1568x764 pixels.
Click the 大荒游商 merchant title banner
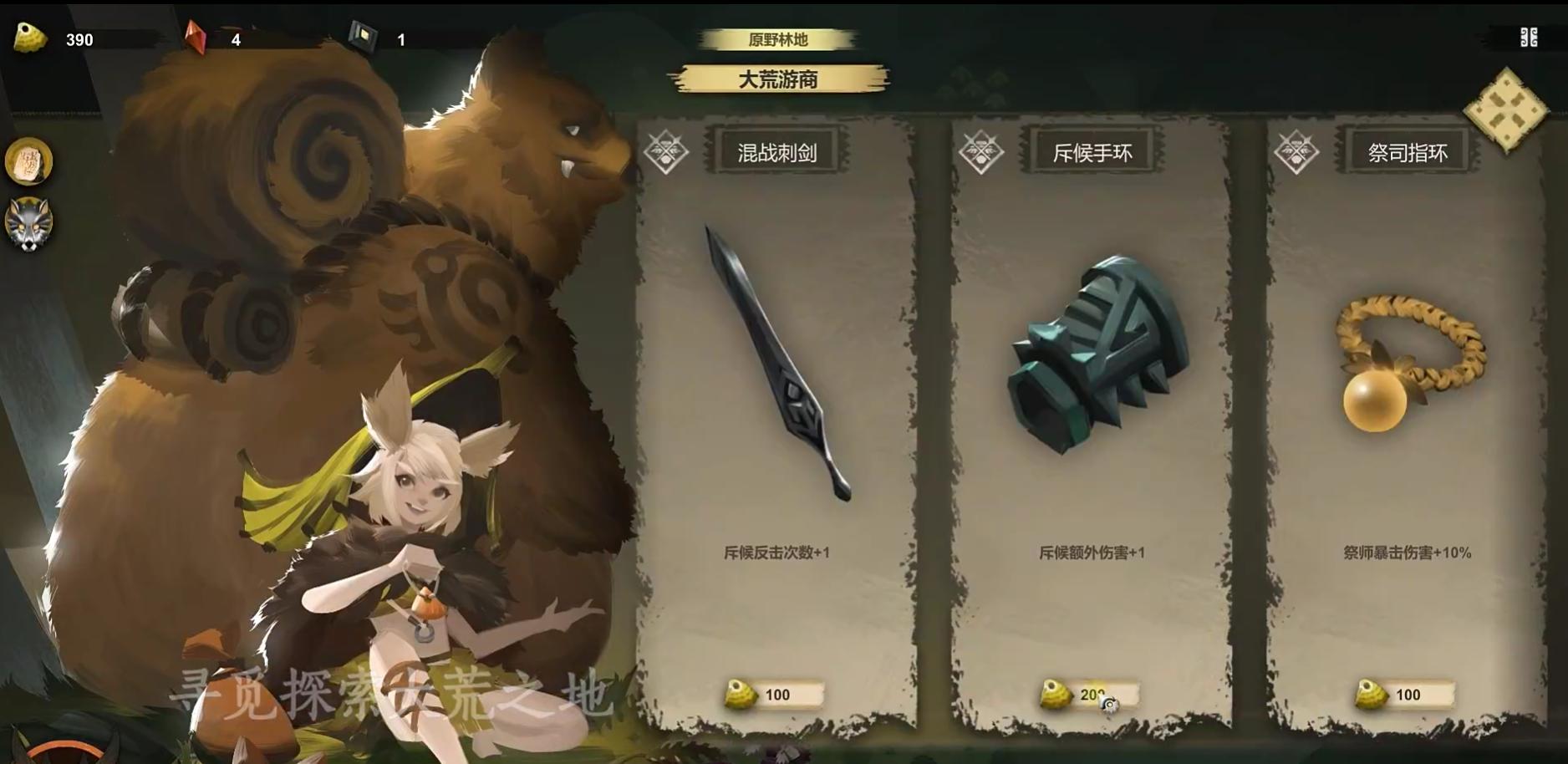(779, 81)
